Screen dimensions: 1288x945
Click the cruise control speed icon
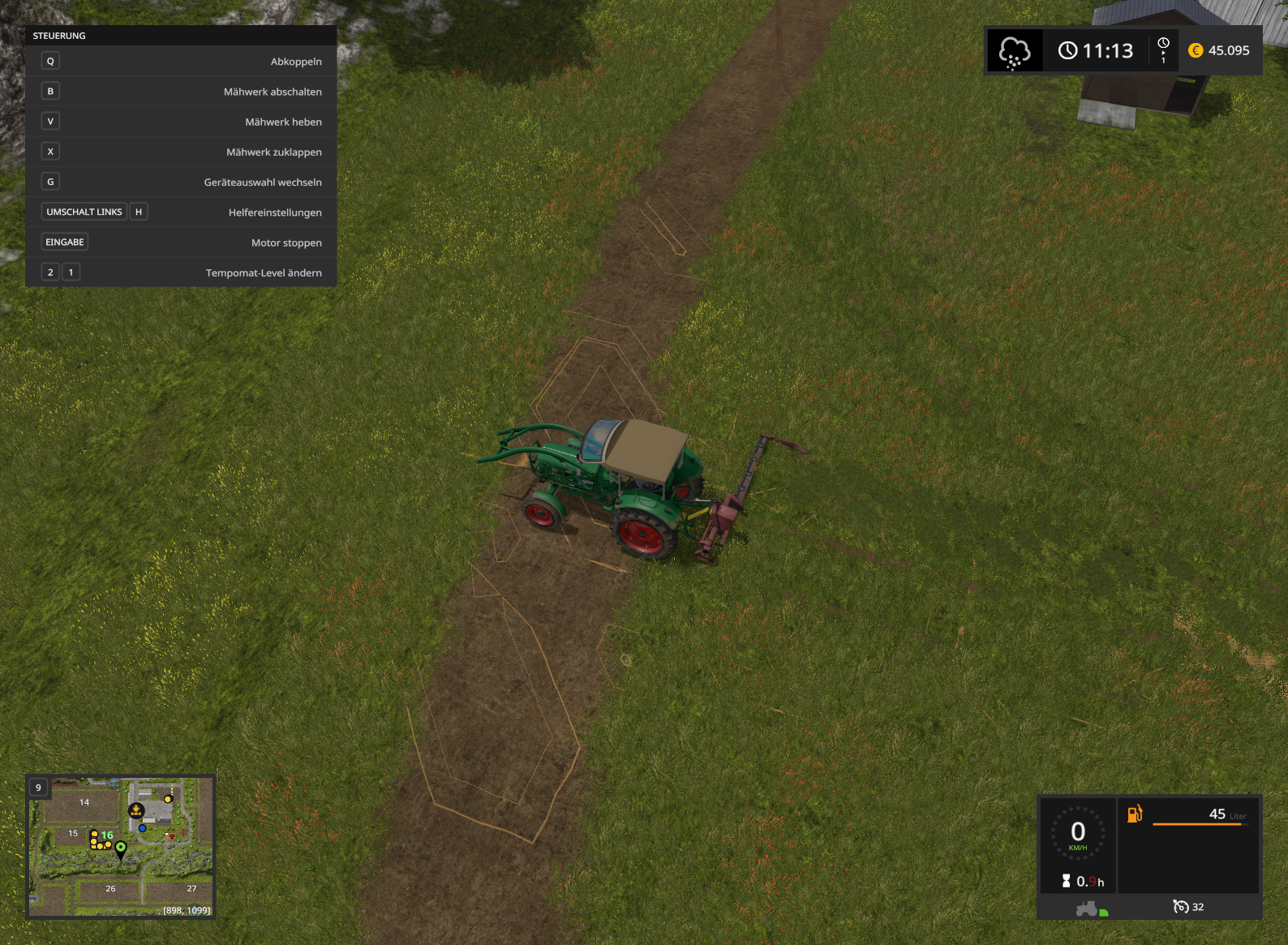[x=1181, y=906]
